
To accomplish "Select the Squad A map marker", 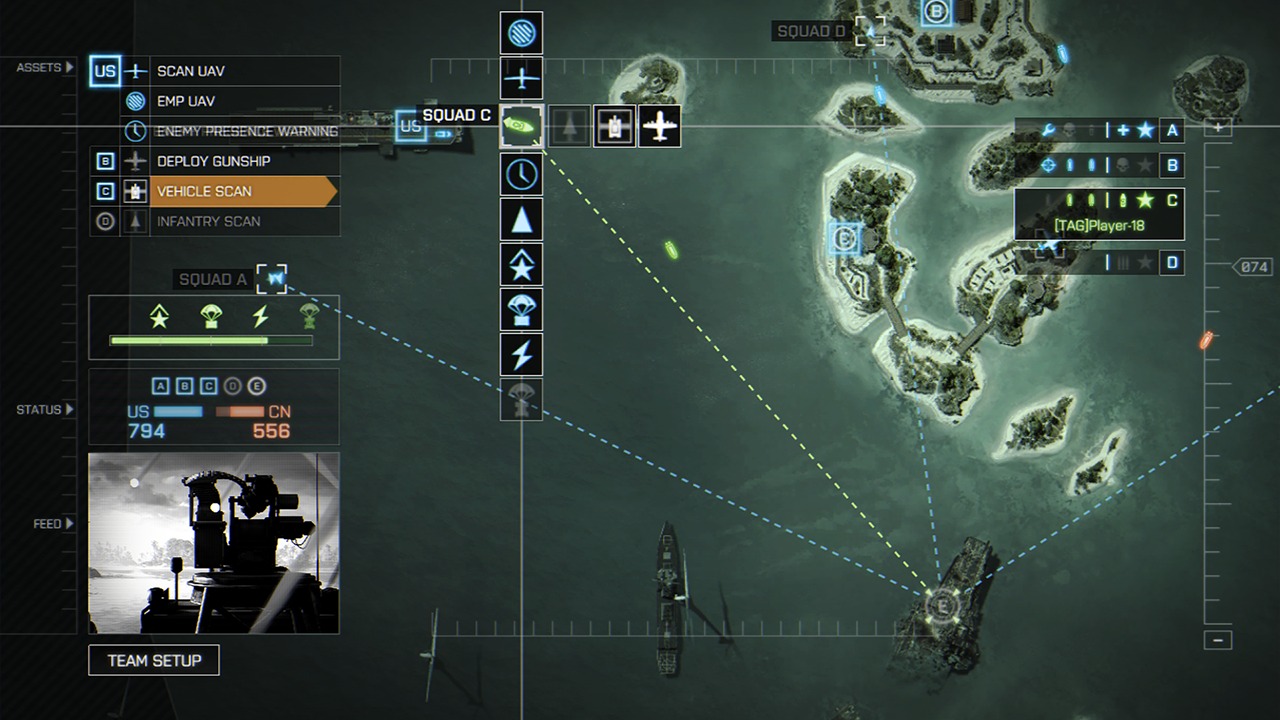I will coord(271,279).
